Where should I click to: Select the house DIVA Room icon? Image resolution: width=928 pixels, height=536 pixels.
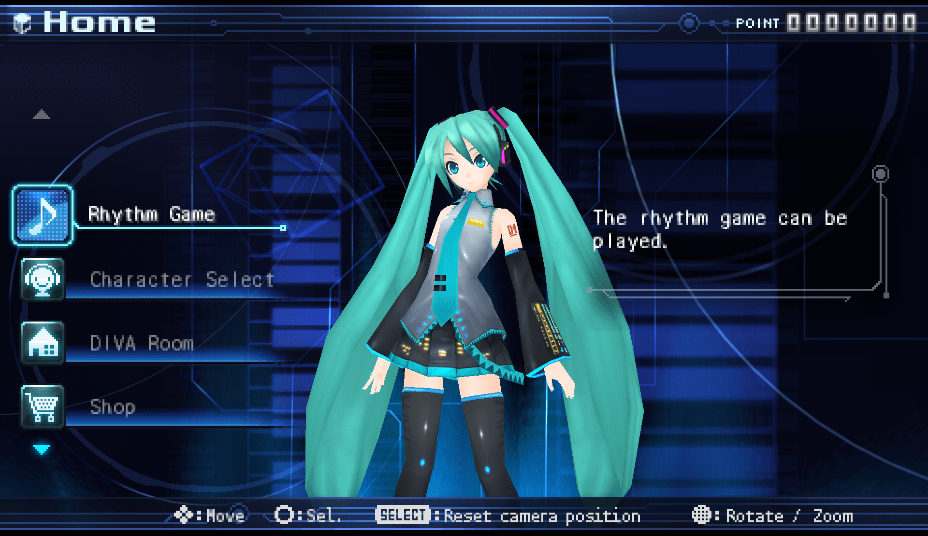43,343
